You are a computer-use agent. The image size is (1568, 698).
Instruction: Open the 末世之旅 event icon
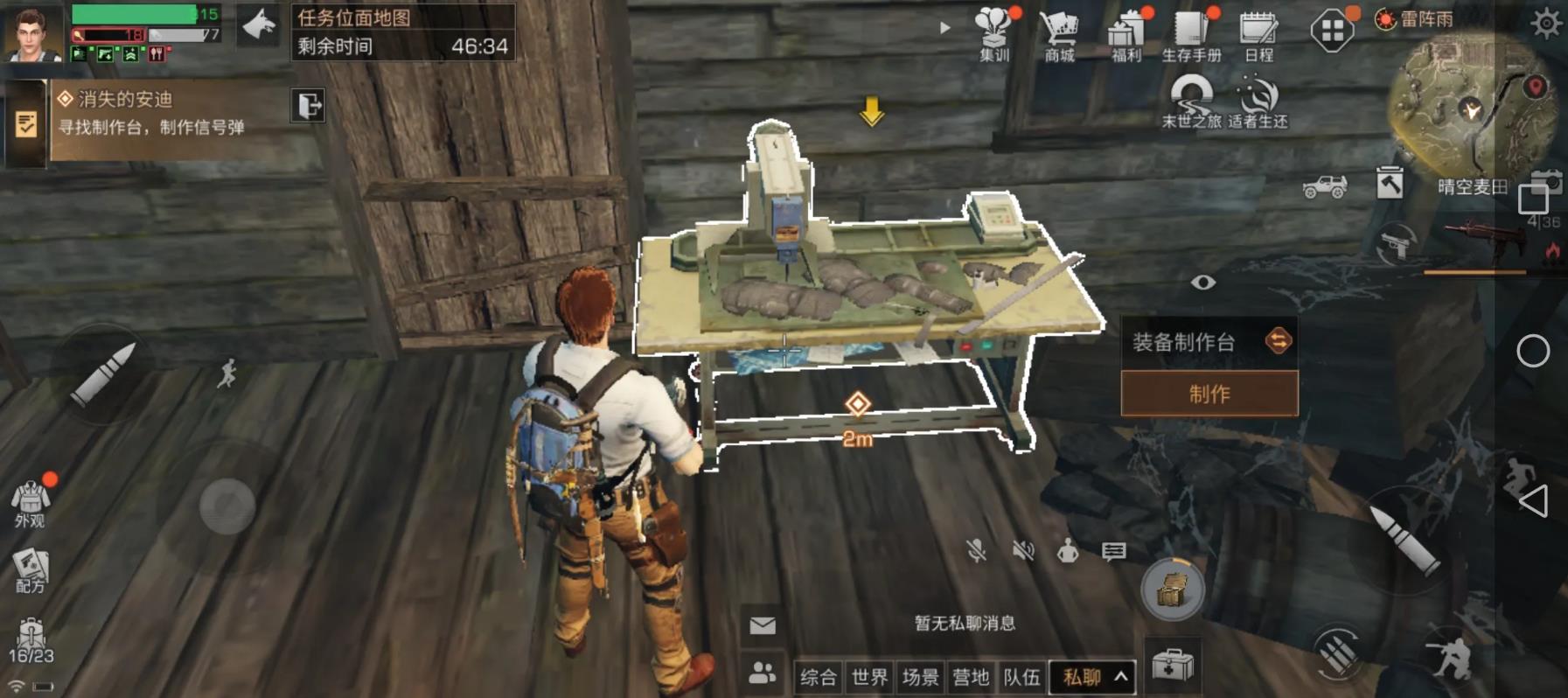(x=1190, y=96)
